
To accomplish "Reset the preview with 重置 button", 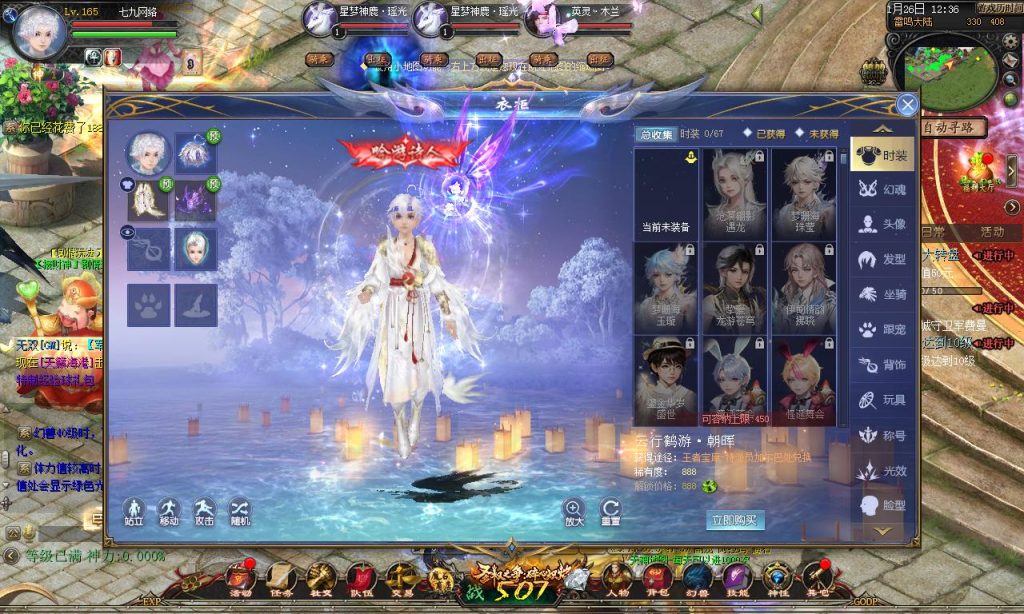I will pos(610,510).
